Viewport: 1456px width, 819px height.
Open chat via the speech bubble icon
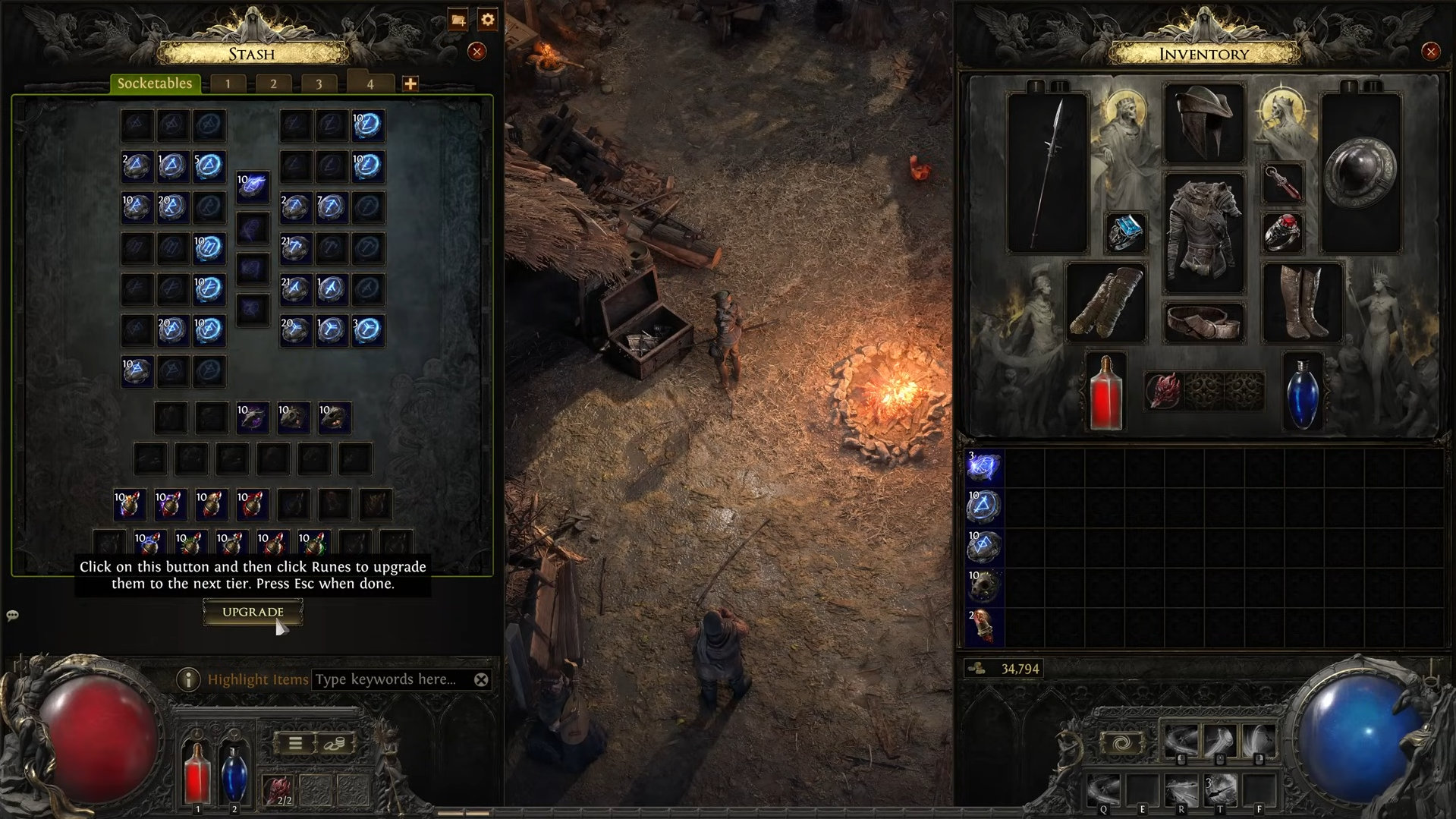[x=11, y=616]
